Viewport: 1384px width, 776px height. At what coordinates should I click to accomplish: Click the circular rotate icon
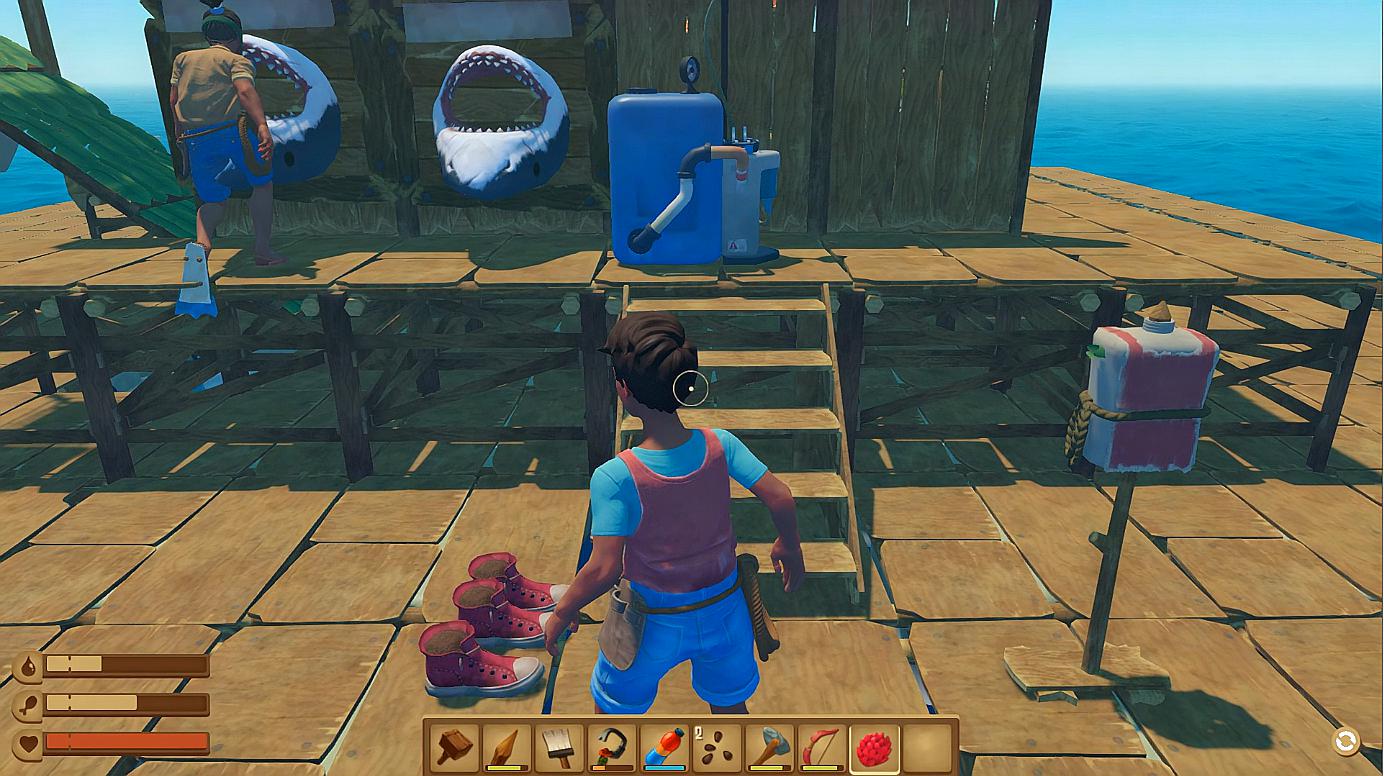point(1346,741)
